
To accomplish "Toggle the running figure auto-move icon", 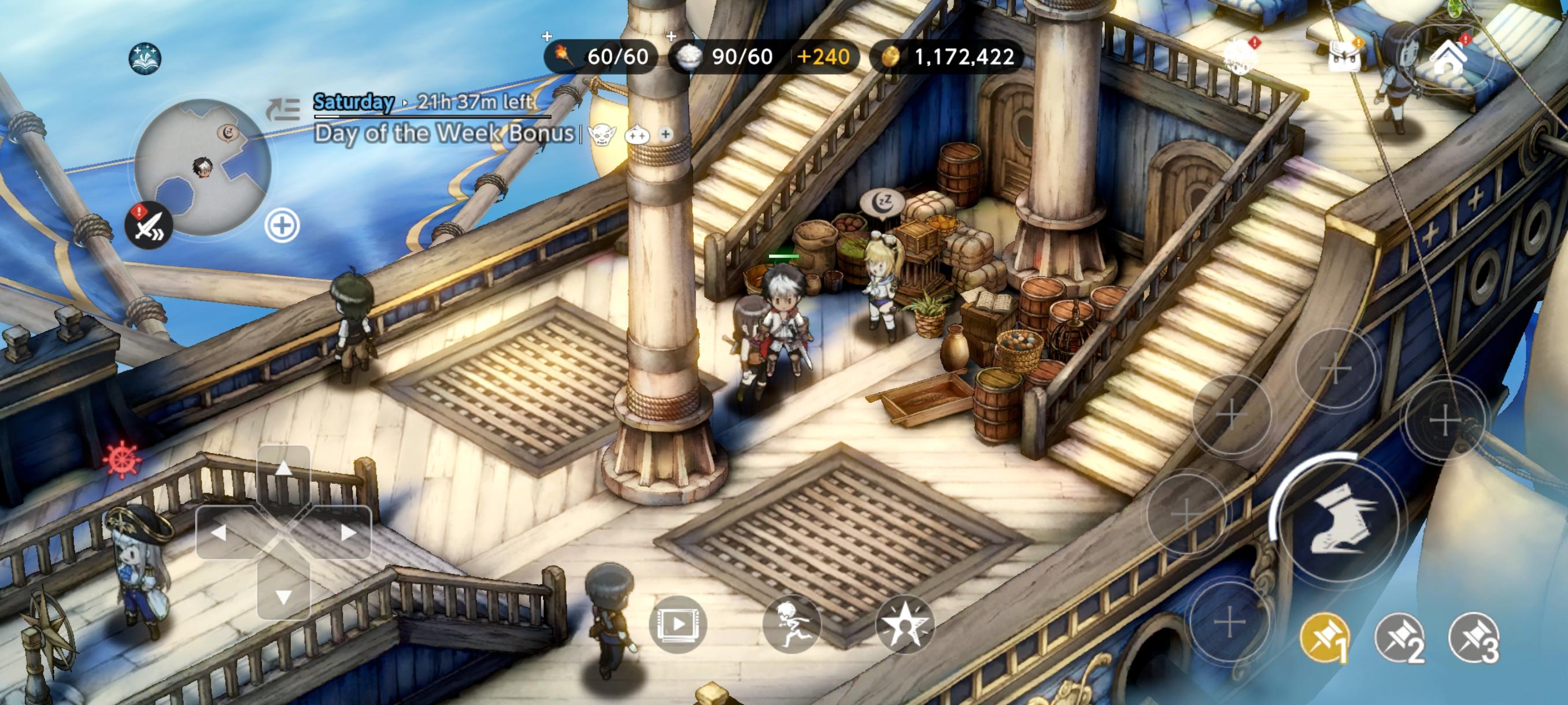I will 792,624.
